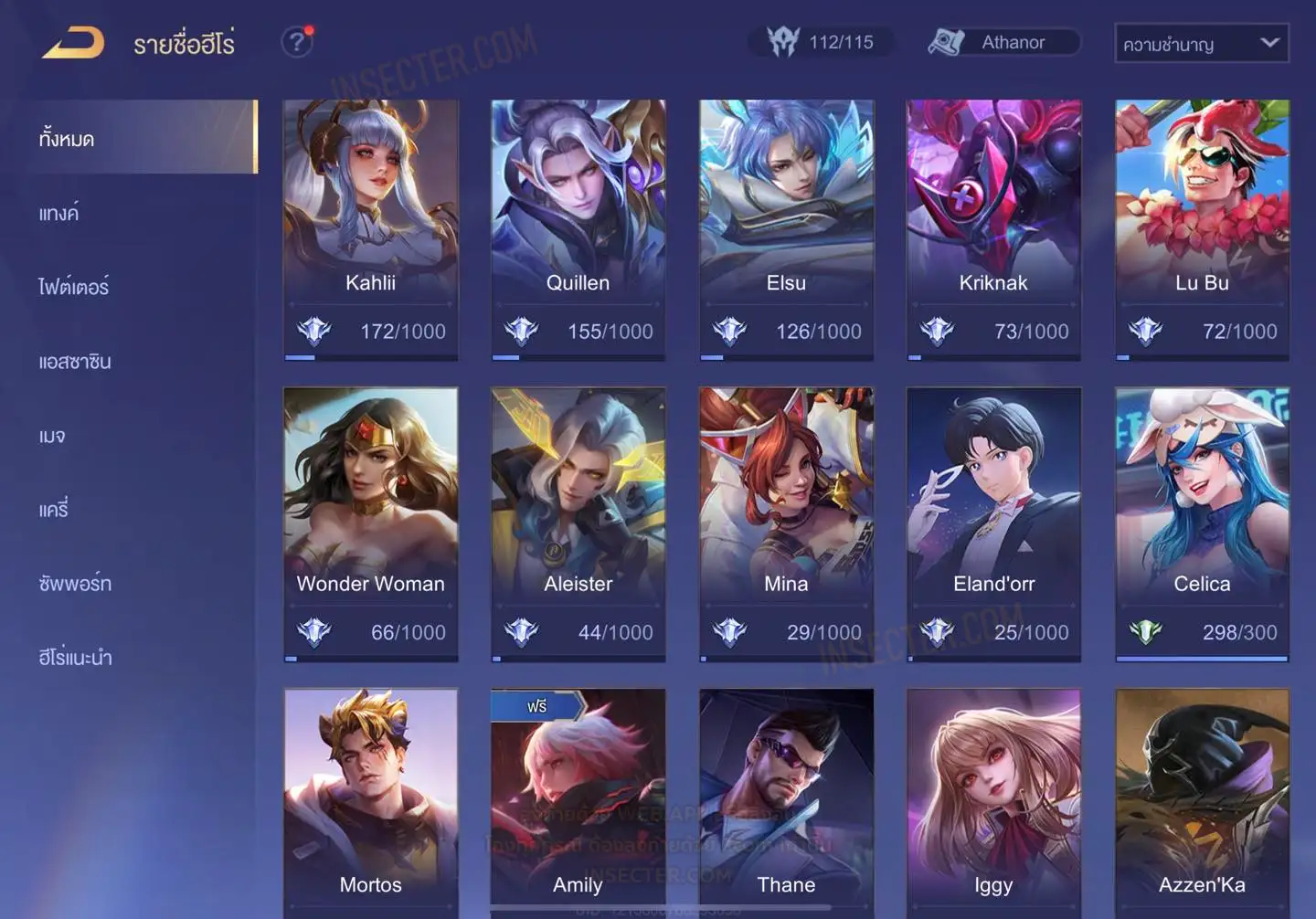Click the Athanor button

pyautogui.click(x=1003, y=42)
